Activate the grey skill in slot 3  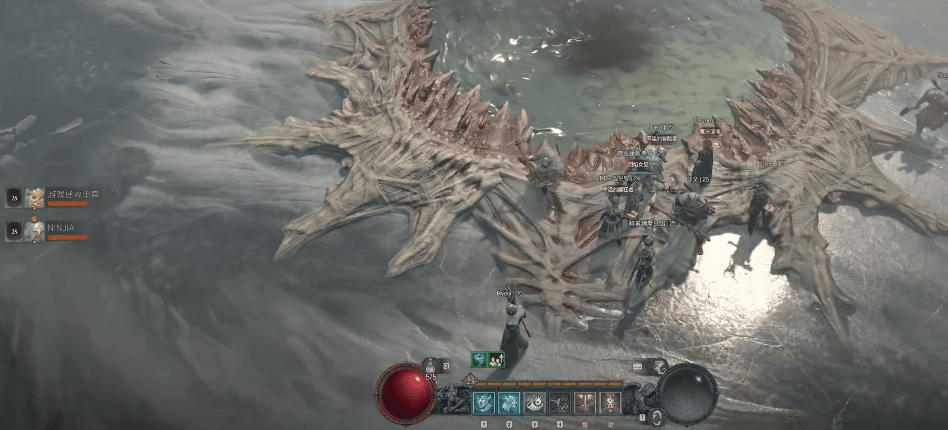[x=534, y=403]
